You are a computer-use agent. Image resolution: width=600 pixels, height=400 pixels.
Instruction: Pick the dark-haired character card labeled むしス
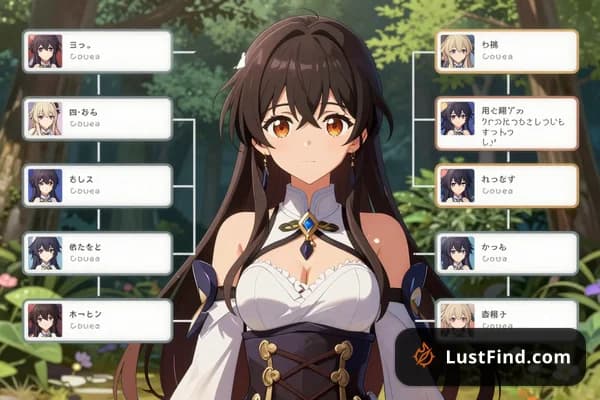[x=97, y=186]
